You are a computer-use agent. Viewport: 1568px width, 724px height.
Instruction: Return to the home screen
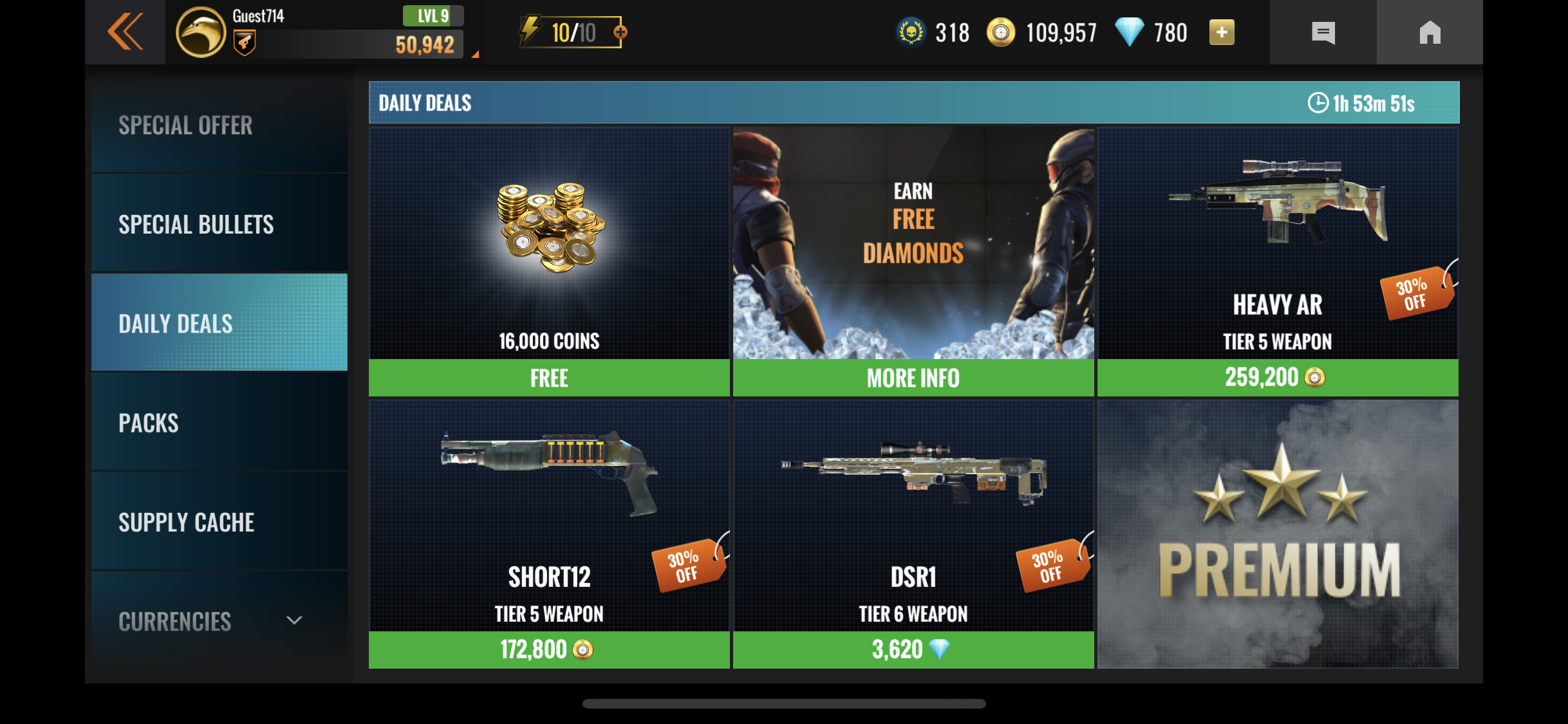[1430, 33]
